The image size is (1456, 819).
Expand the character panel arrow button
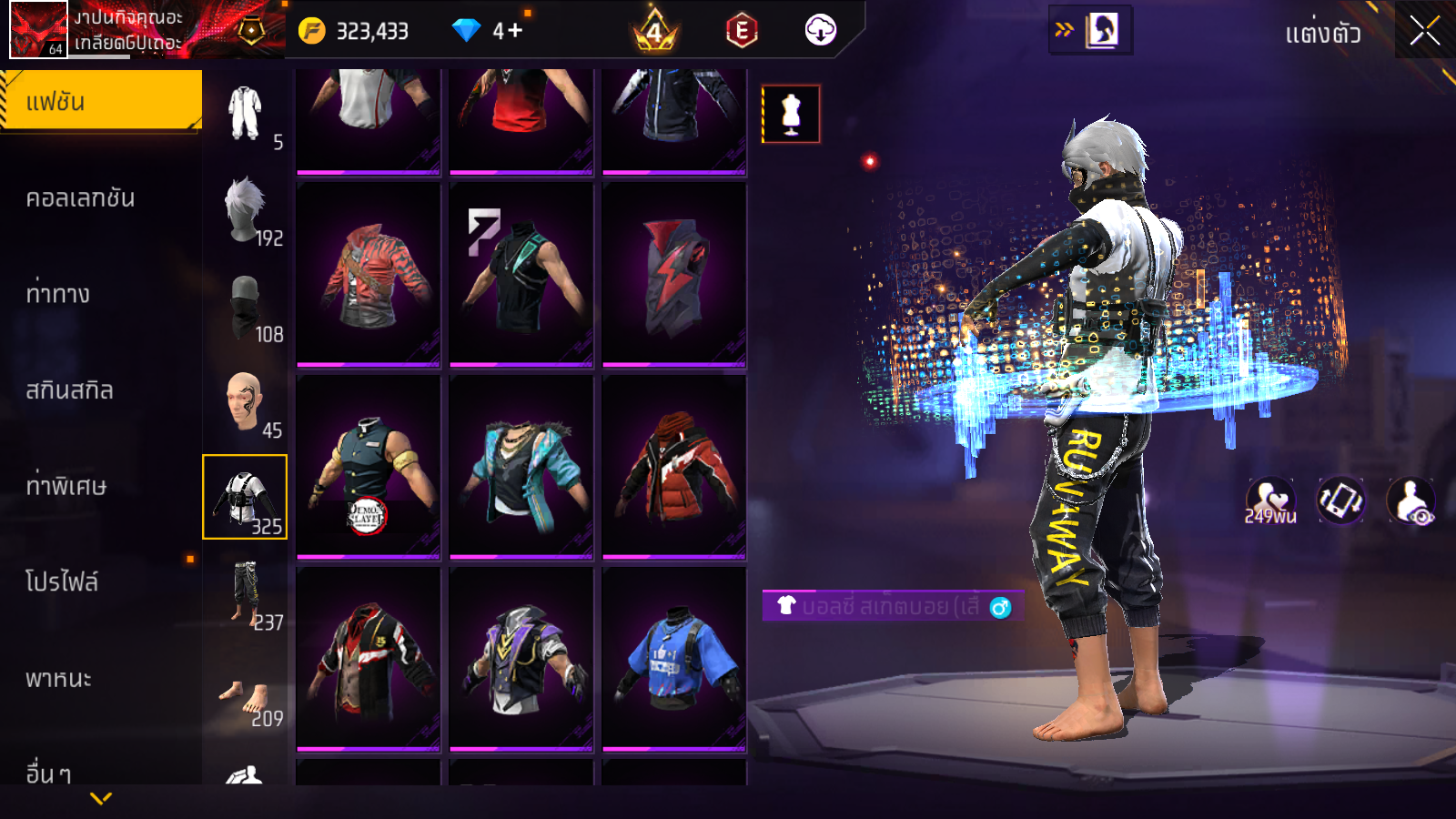click(x=1089, y=30)
